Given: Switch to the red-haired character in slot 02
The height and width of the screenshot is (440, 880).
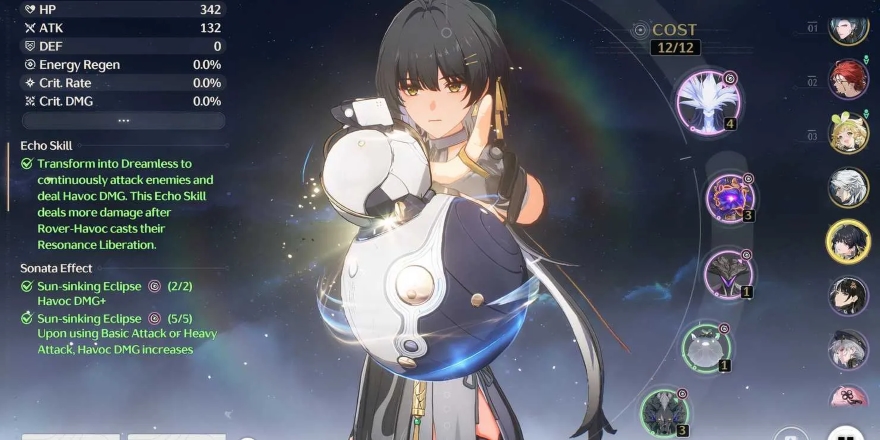Looking at the screenshot, I should (x=847, y=79).
